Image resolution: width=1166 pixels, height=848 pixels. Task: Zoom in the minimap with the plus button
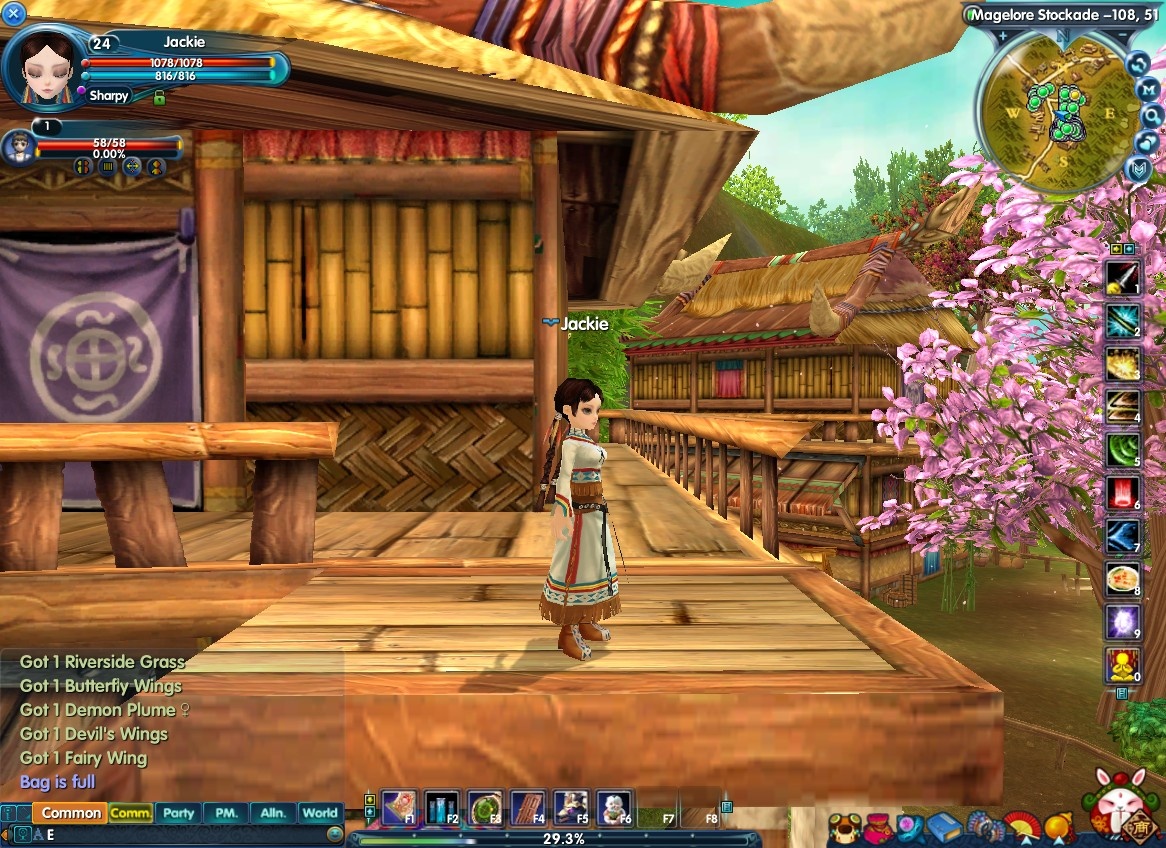tap(1001, 36)
